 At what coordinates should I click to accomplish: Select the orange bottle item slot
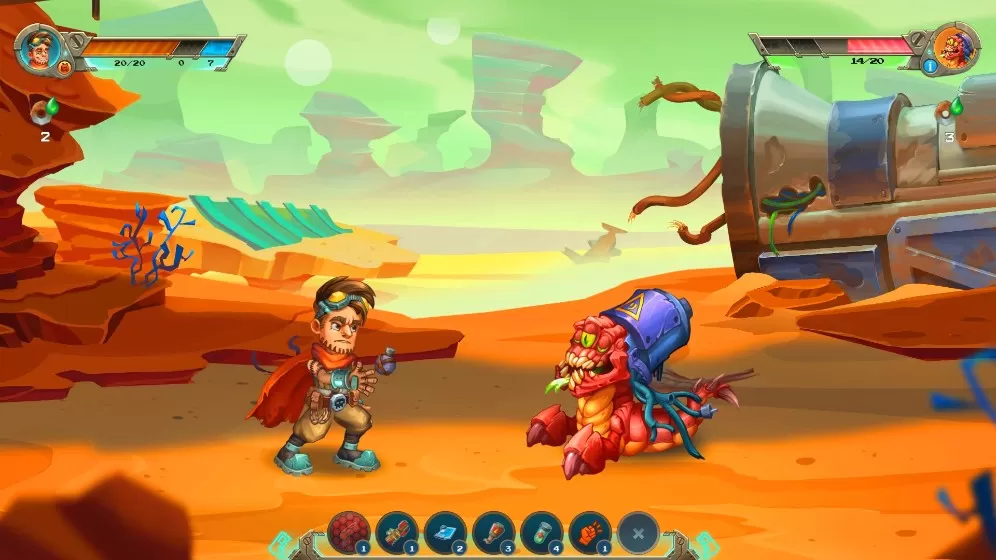point(493,532)
